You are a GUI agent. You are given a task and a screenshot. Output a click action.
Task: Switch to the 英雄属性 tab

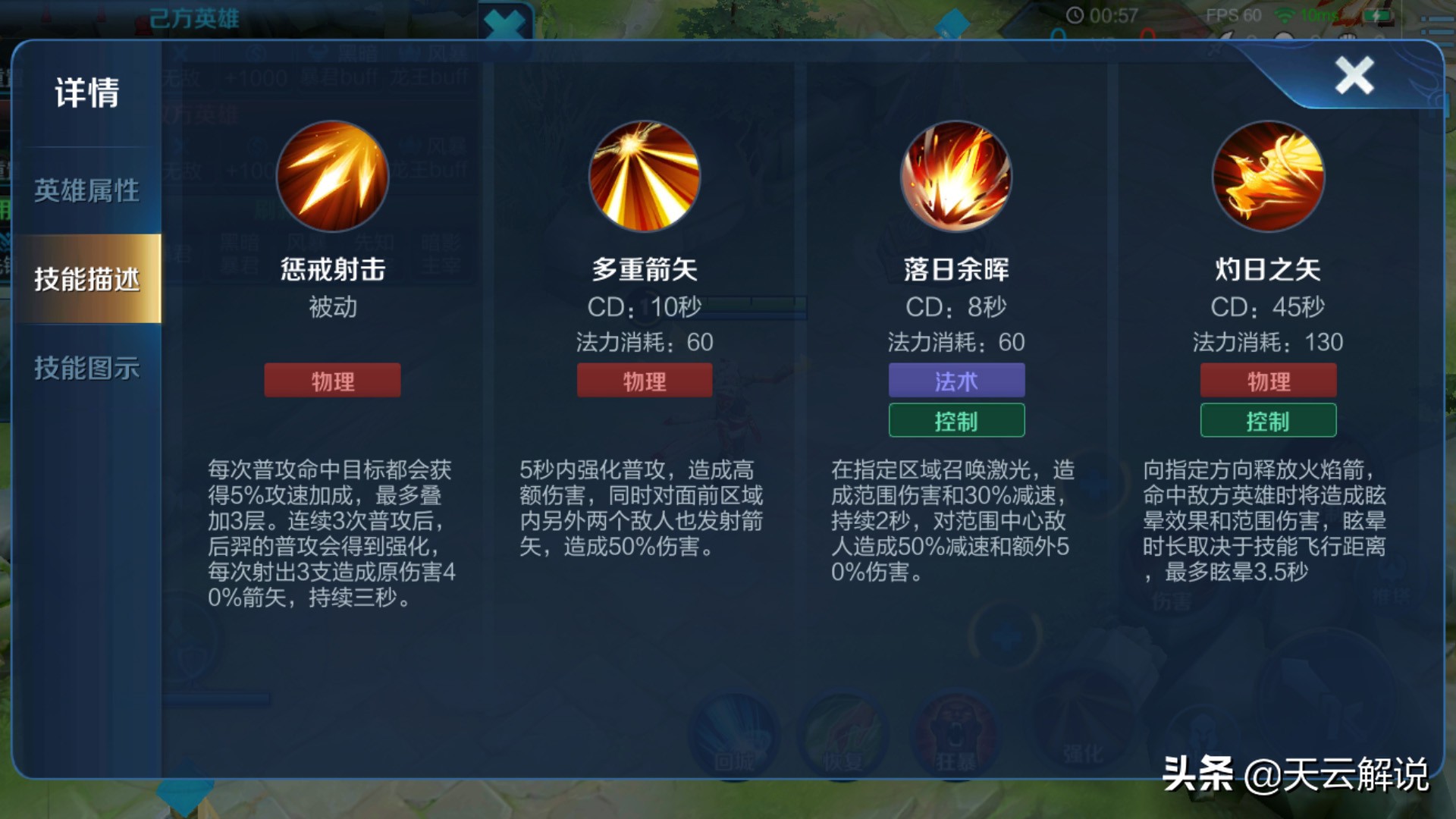click(x=85, y=191)
